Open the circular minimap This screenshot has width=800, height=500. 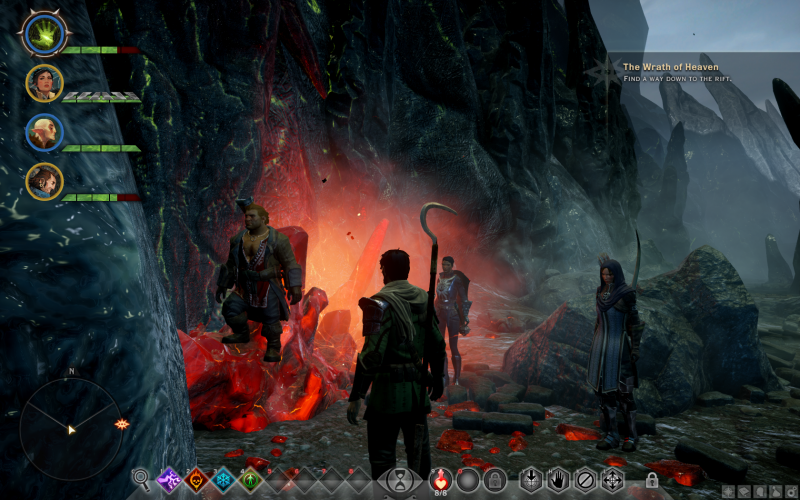(x=71, y=428)
